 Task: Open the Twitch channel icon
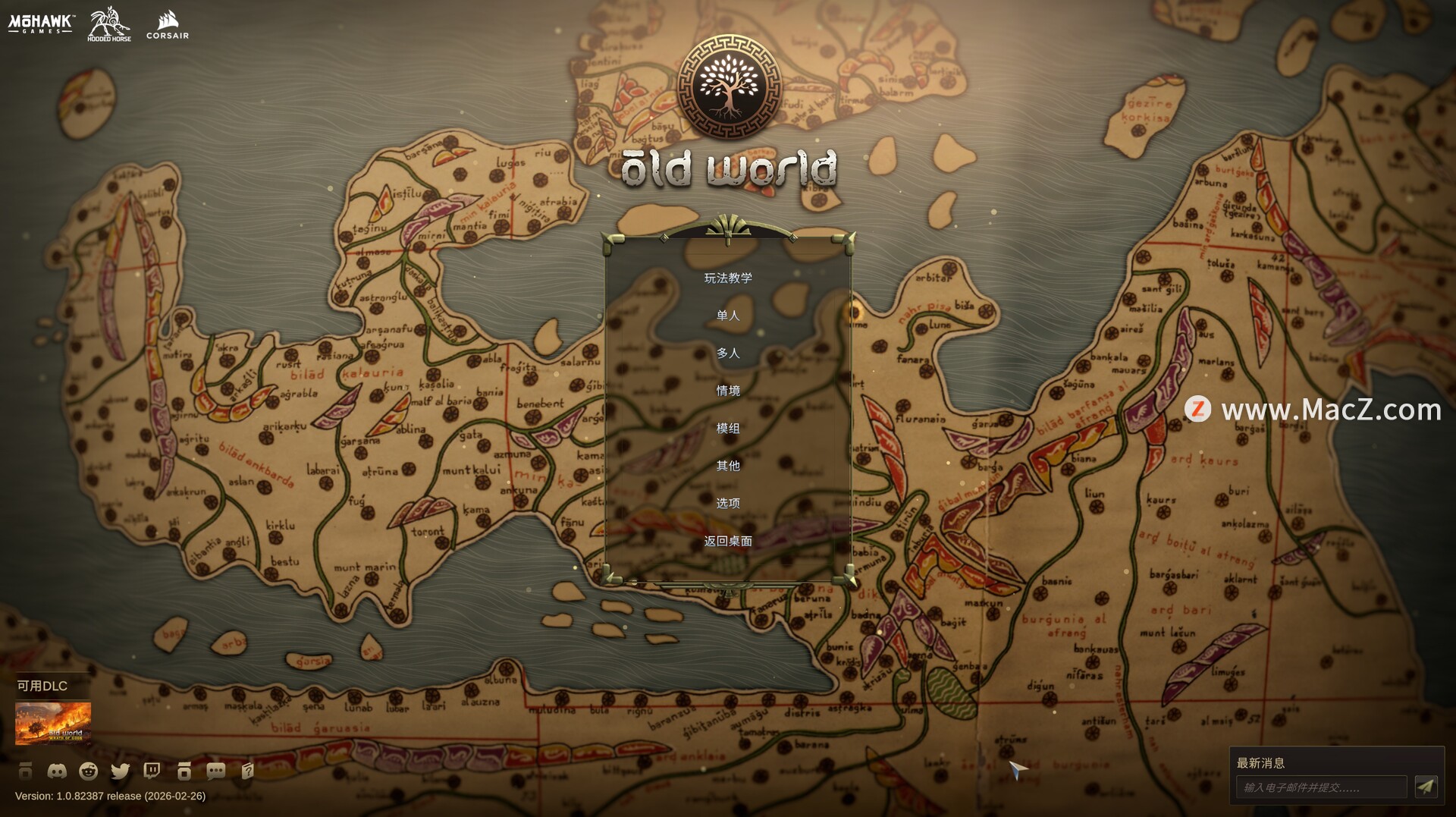point(152,771)
